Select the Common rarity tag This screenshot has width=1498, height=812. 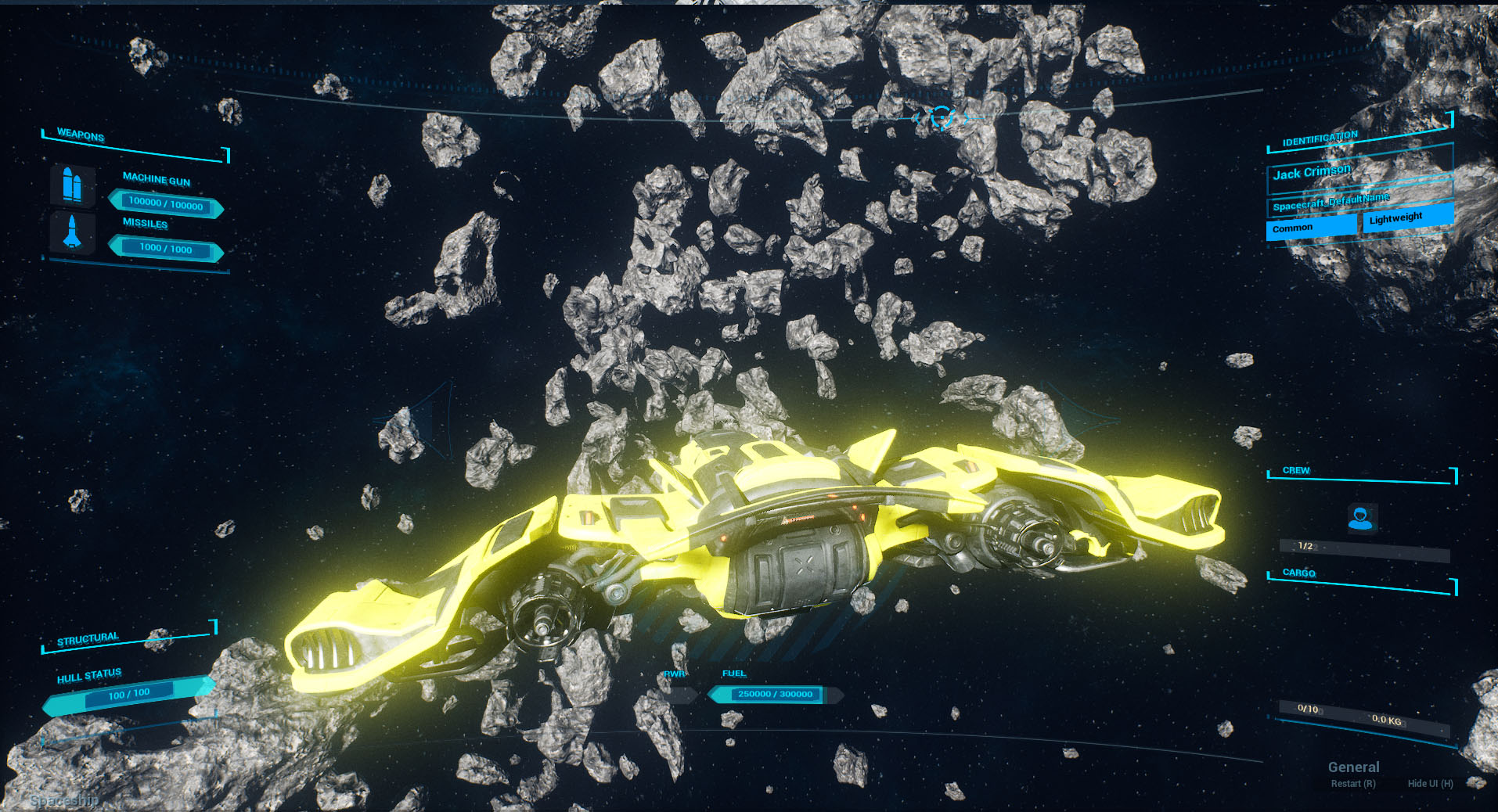(x=1310, y=227)
